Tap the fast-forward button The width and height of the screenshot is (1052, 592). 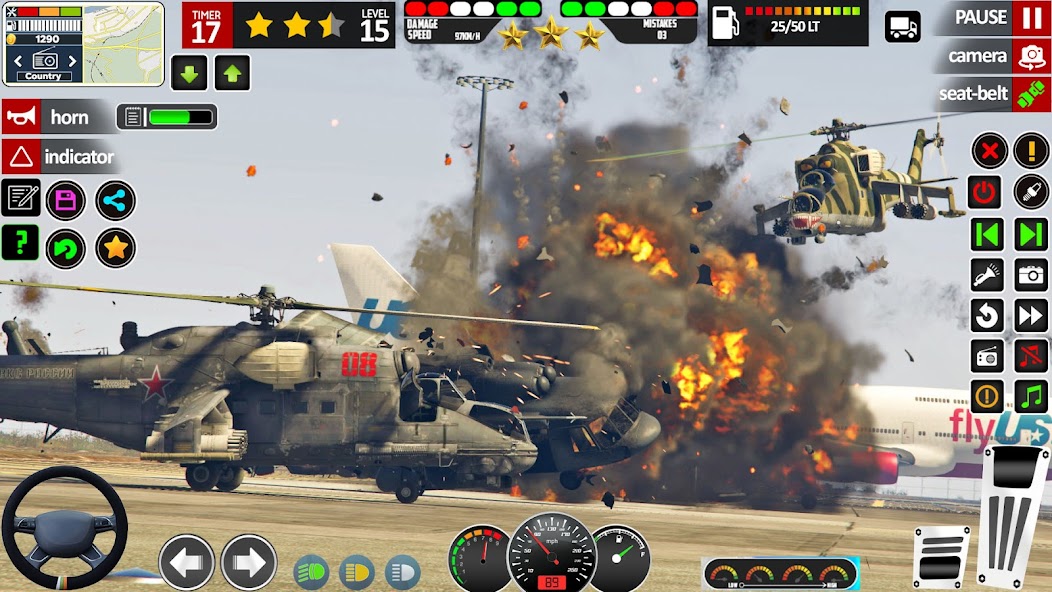[1030, 316]
